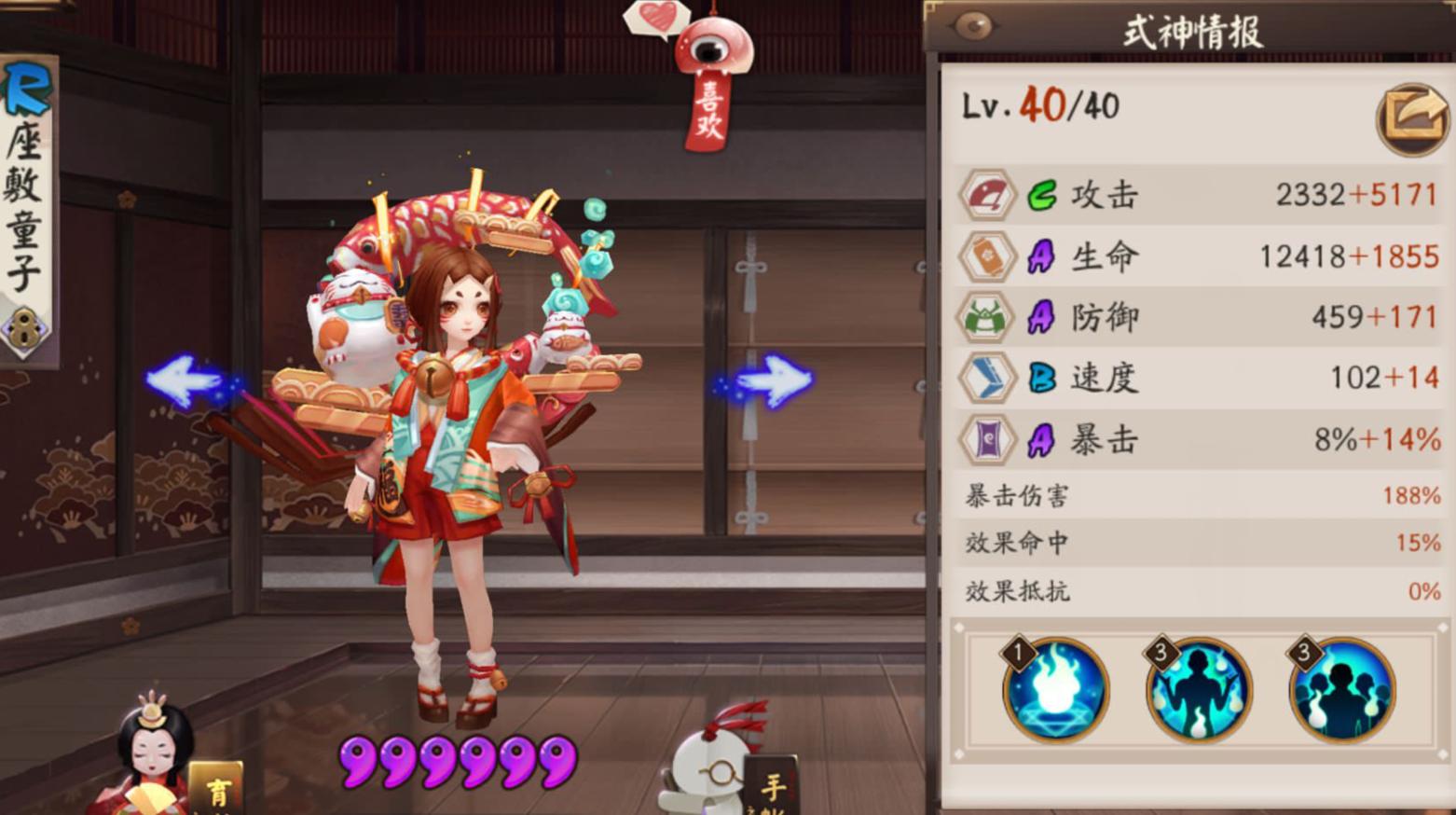Click the HP stat icon beside 生命

coord(987,256)
